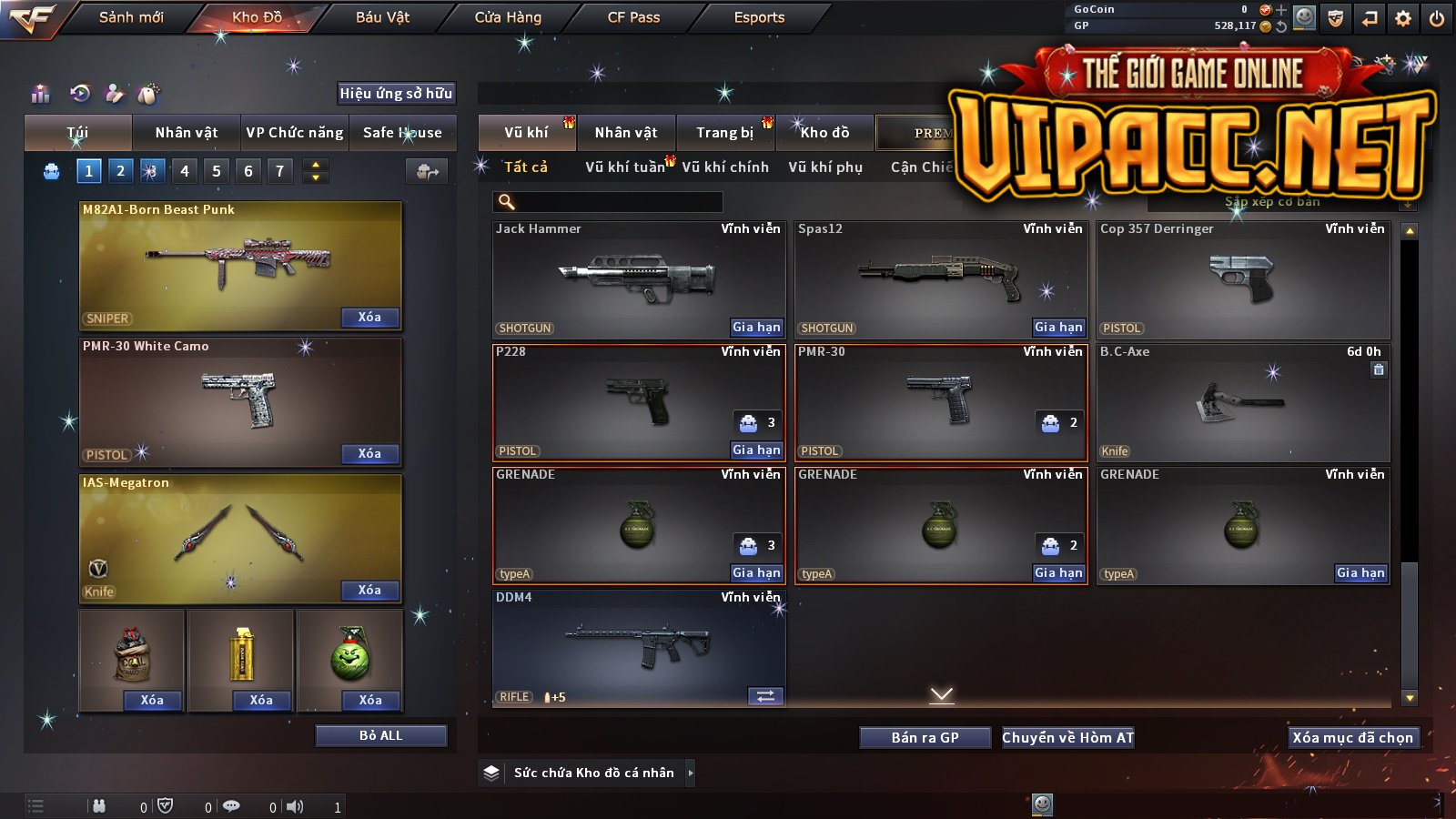This screenshot has width=1456, height=819.
Task: Open the Báu Vật menu
Action: pyautogui.click(x=382, y=17)
